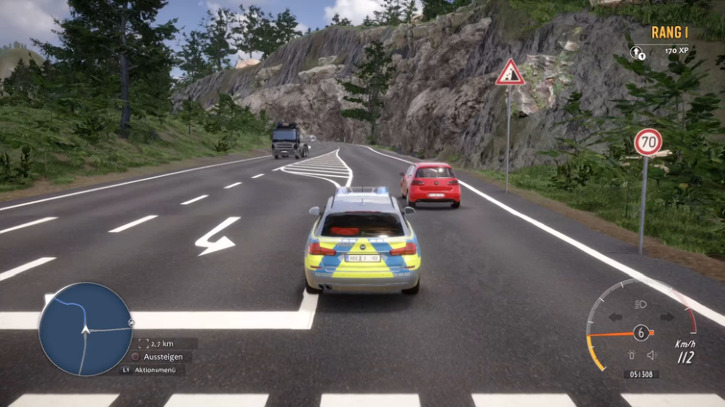Activate the siren light icon
725x407 pixels.
[631, 355]
